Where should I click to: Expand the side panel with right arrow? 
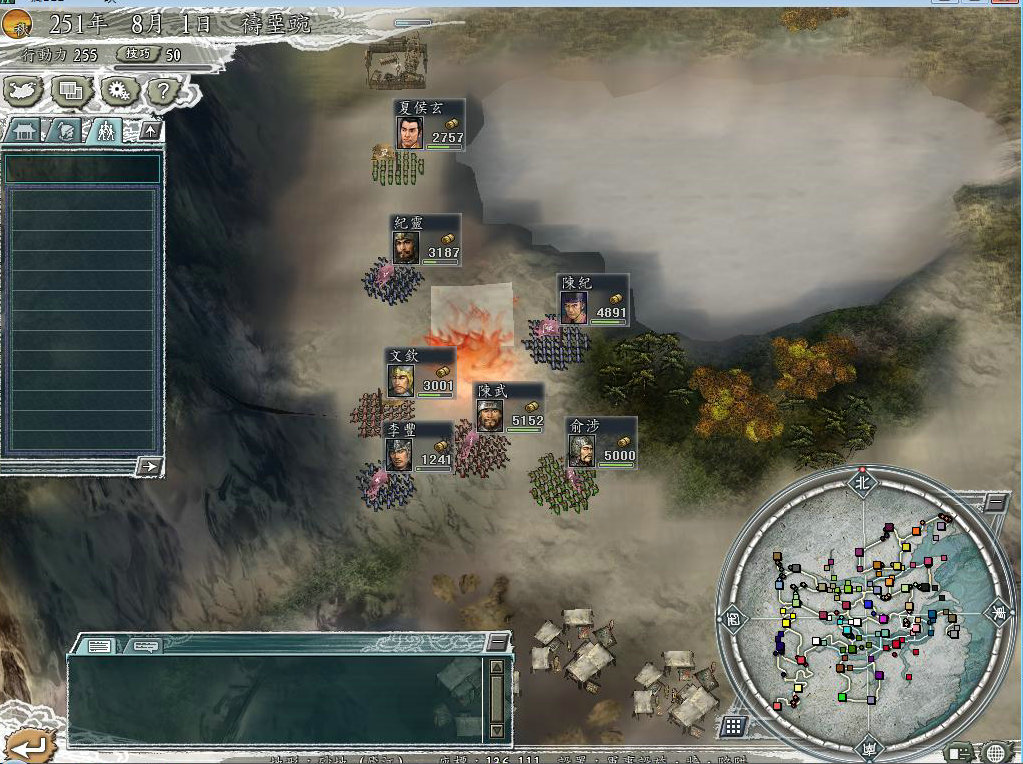coord(149,465)
